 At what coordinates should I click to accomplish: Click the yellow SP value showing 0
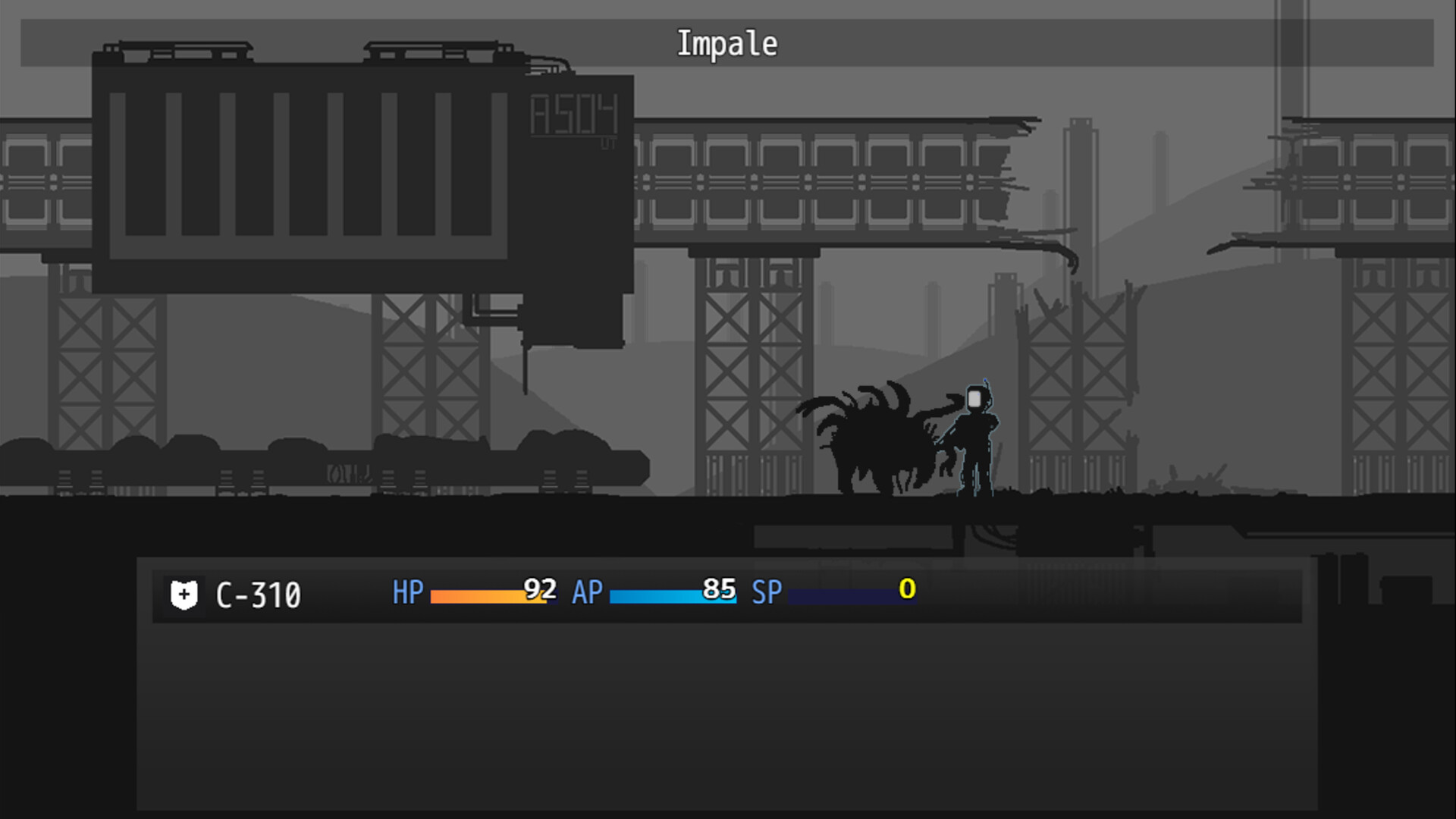(x=907, y=591)
